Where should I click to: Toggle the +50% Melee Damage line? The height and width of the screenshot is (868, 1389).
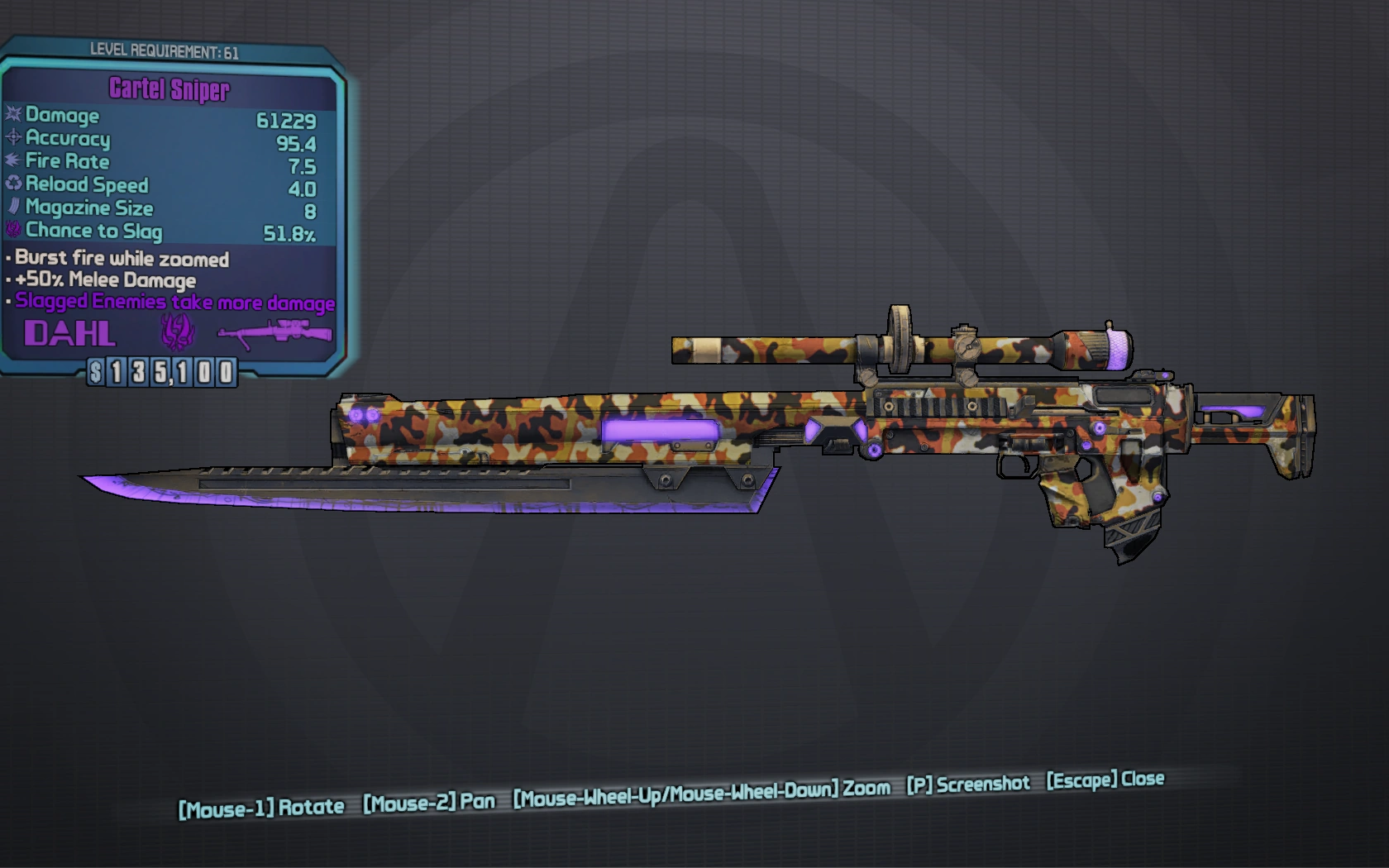tap(102, 280)
